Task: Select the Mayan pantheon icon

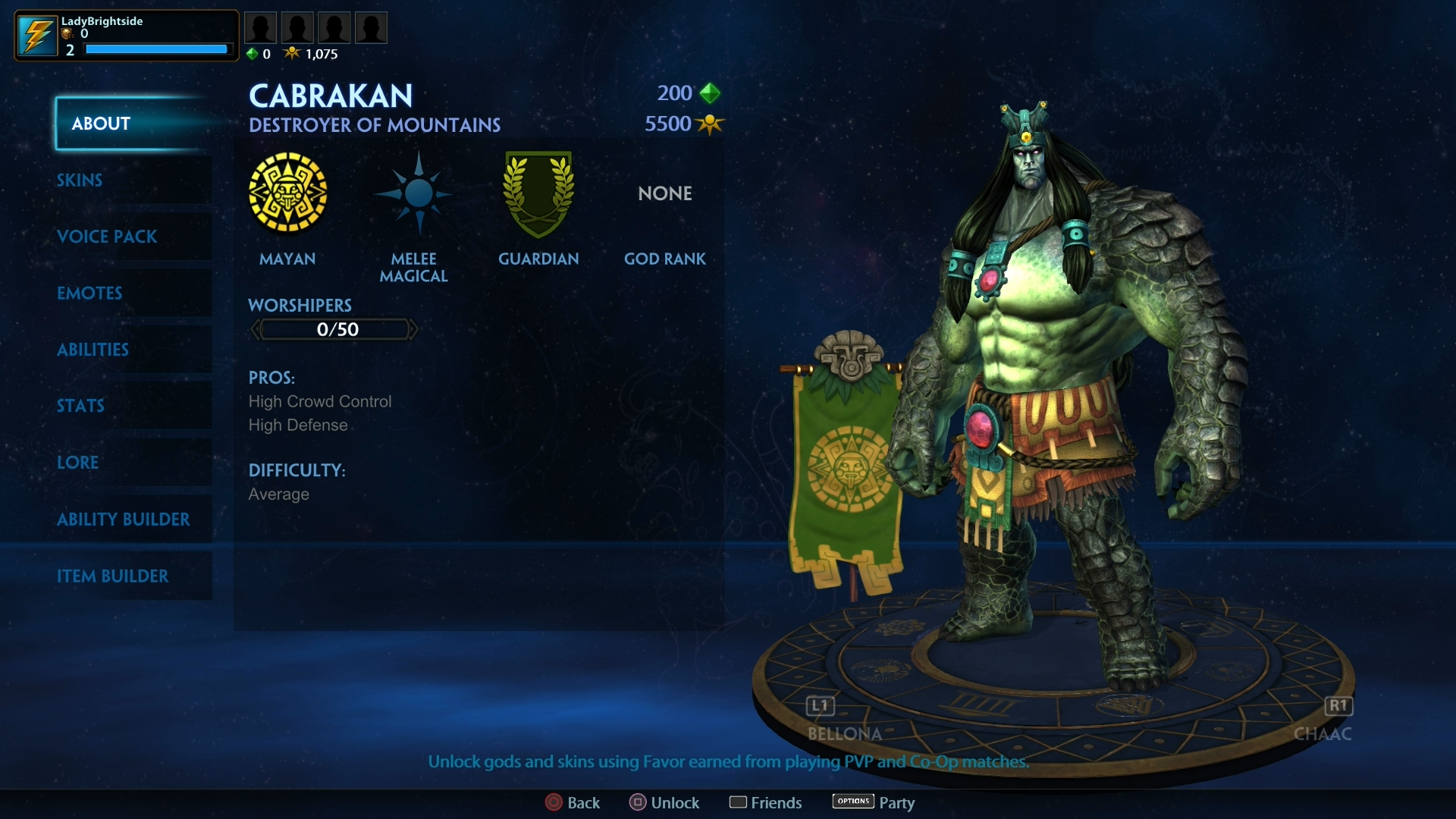Action: [x=288, y=192]
